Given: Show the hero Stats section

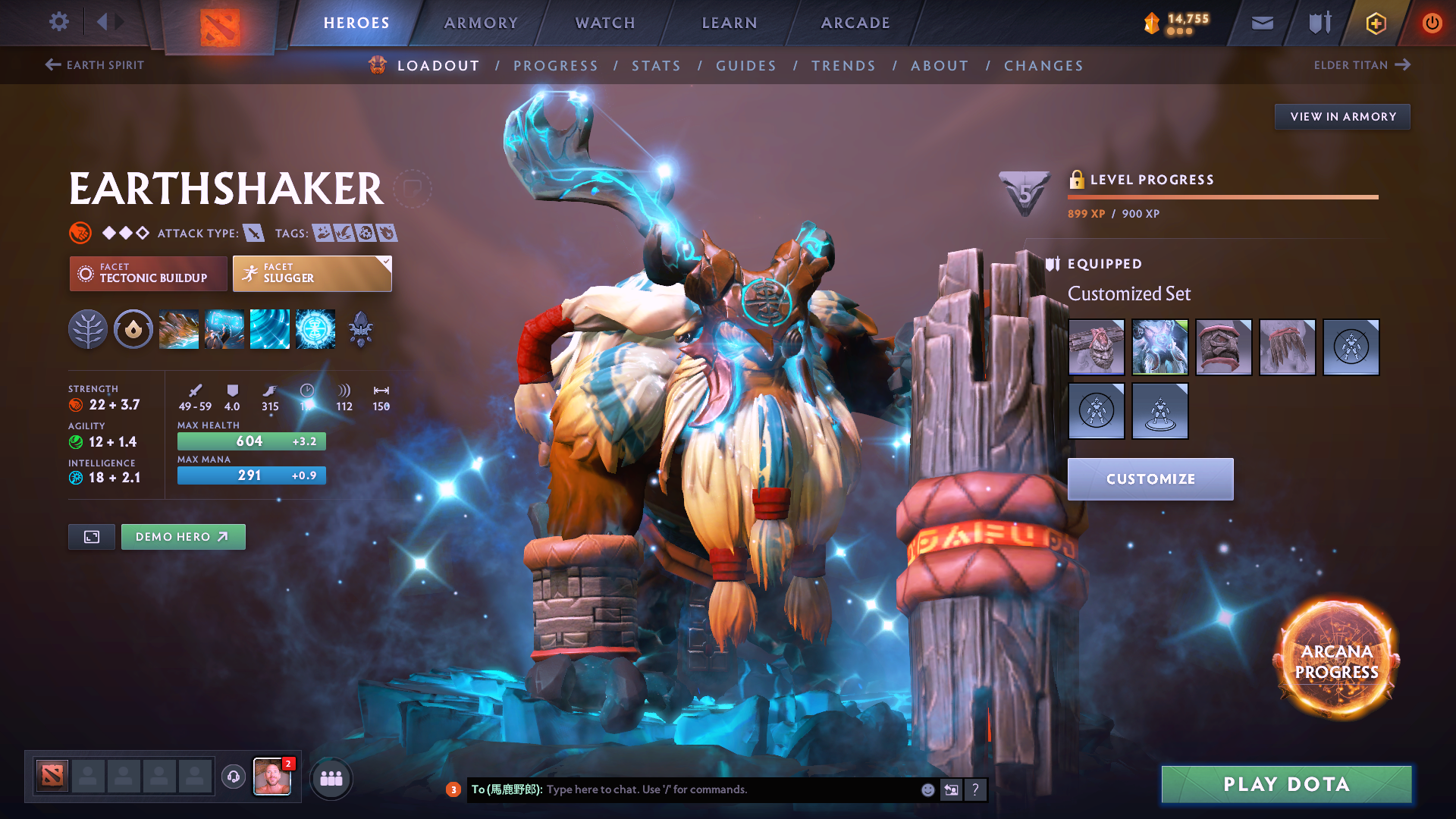Looking at the screenshot, I should tap(656, 66).
